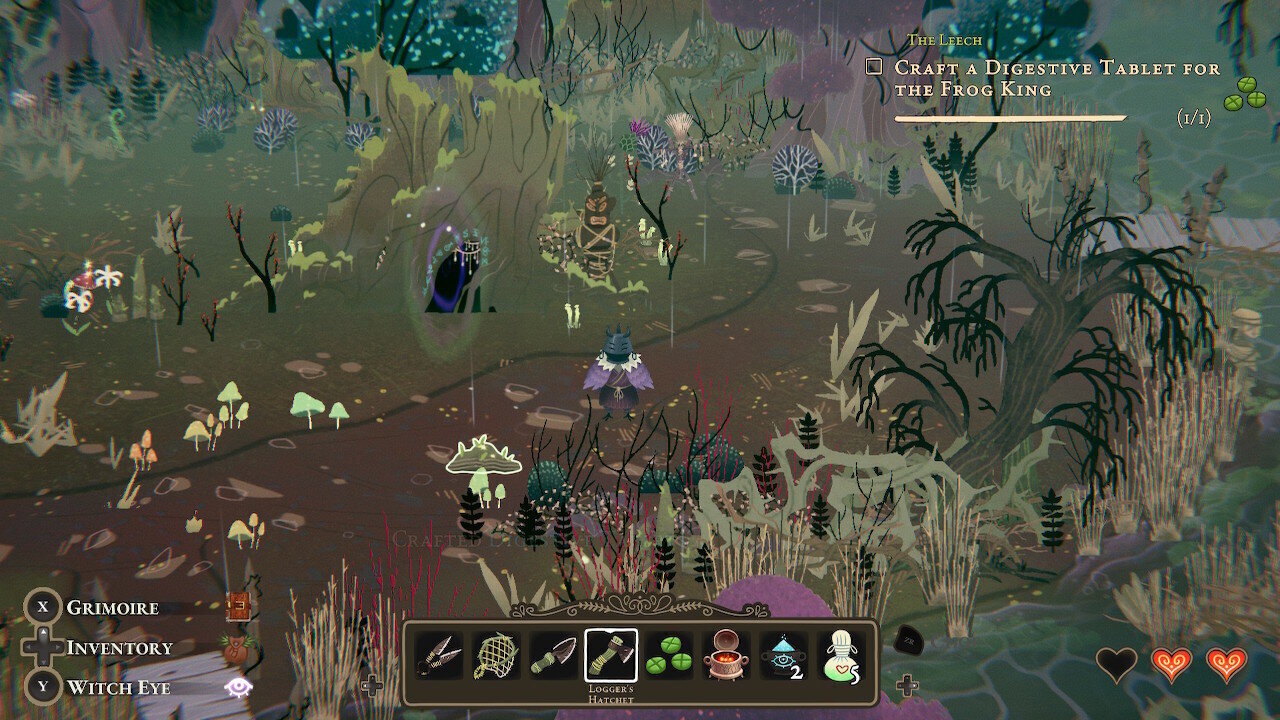Click the Digestive Tablet quest objective
This screenshot has width=1280, height=720.
coord(1056,78)
